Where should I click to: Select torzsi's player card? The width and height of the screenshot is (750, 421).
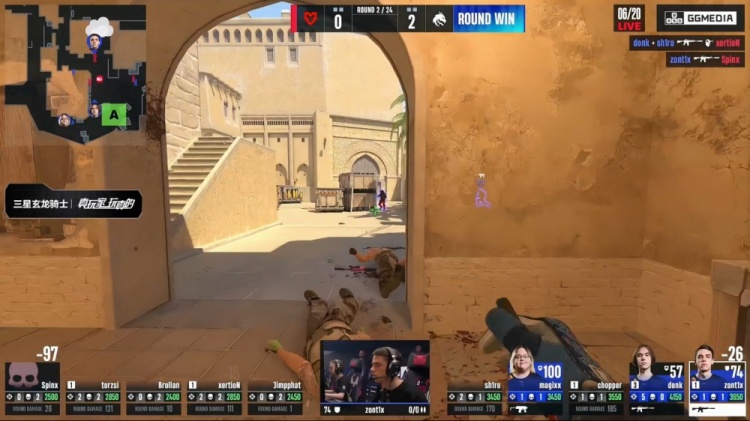tap(94, 397)
